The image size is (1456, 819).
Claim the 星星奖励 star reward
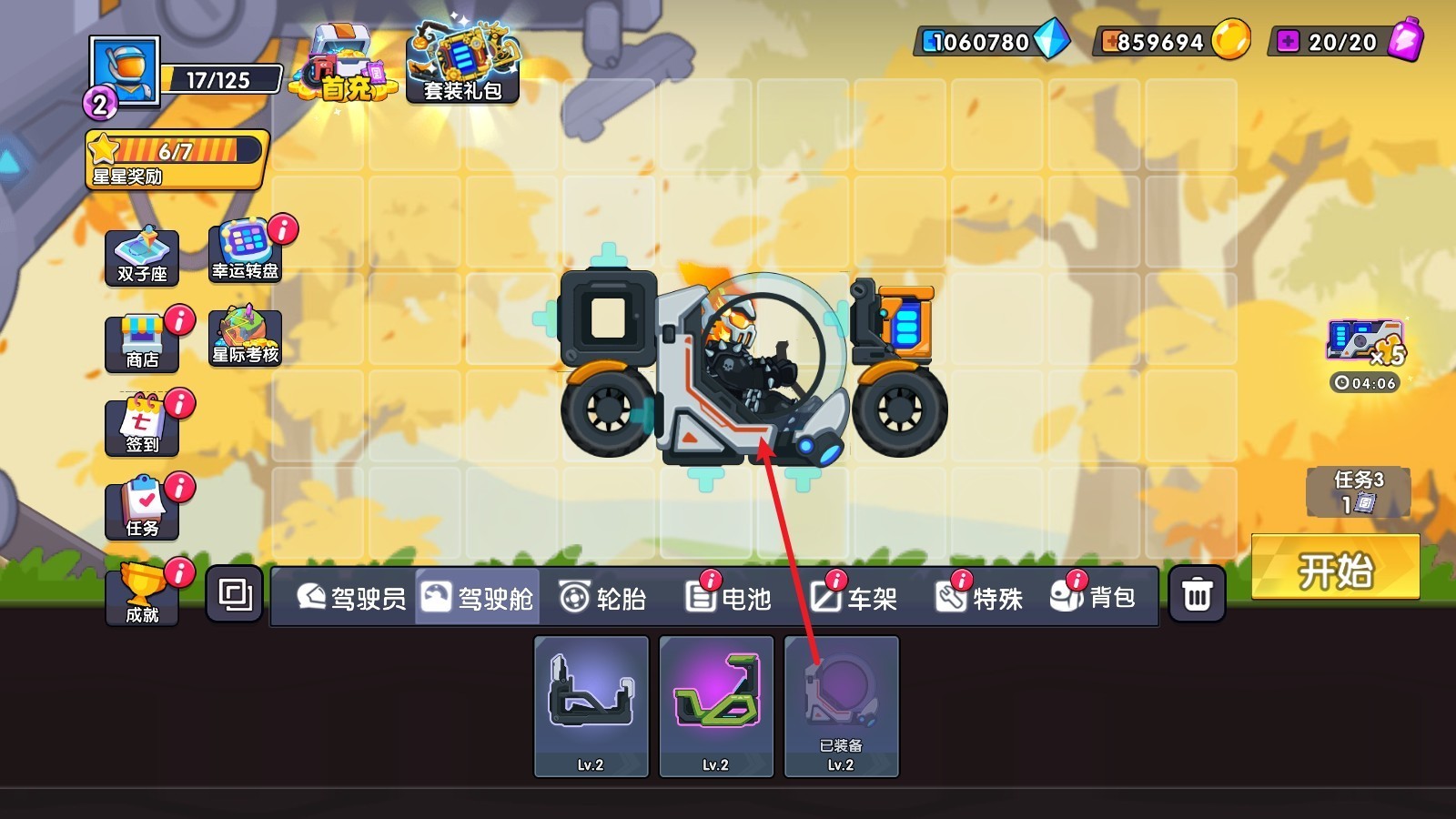click(177, 159)
